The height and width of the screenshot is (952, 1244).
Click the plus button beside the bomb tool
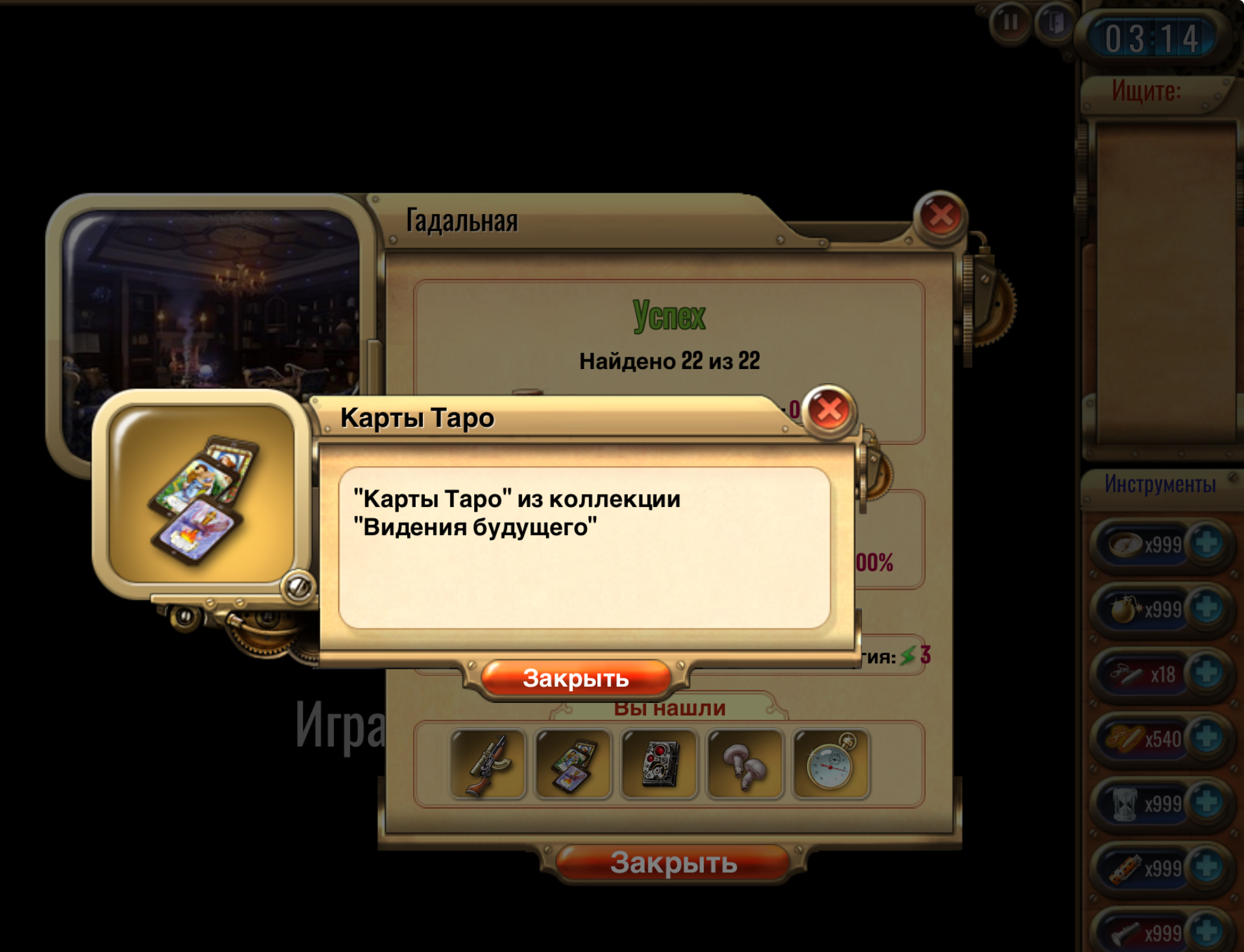click(x=1207, y=608)
